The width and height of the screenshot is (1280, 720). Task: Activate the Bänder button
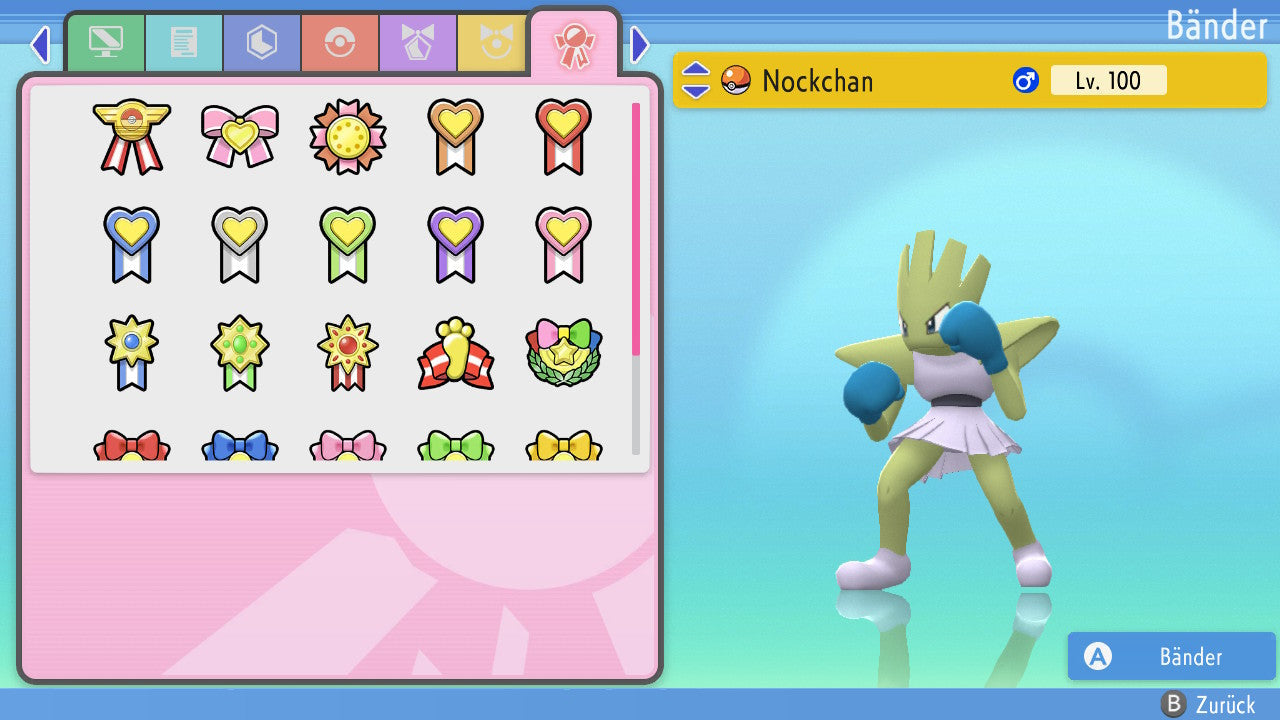point(1171,656)
